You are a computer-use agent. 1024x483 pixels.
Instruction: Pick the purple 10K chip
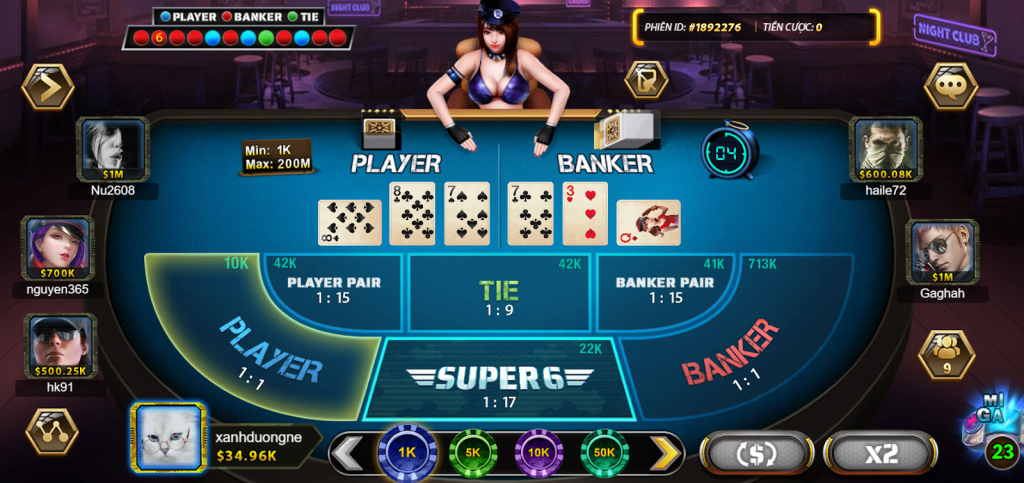539,453
